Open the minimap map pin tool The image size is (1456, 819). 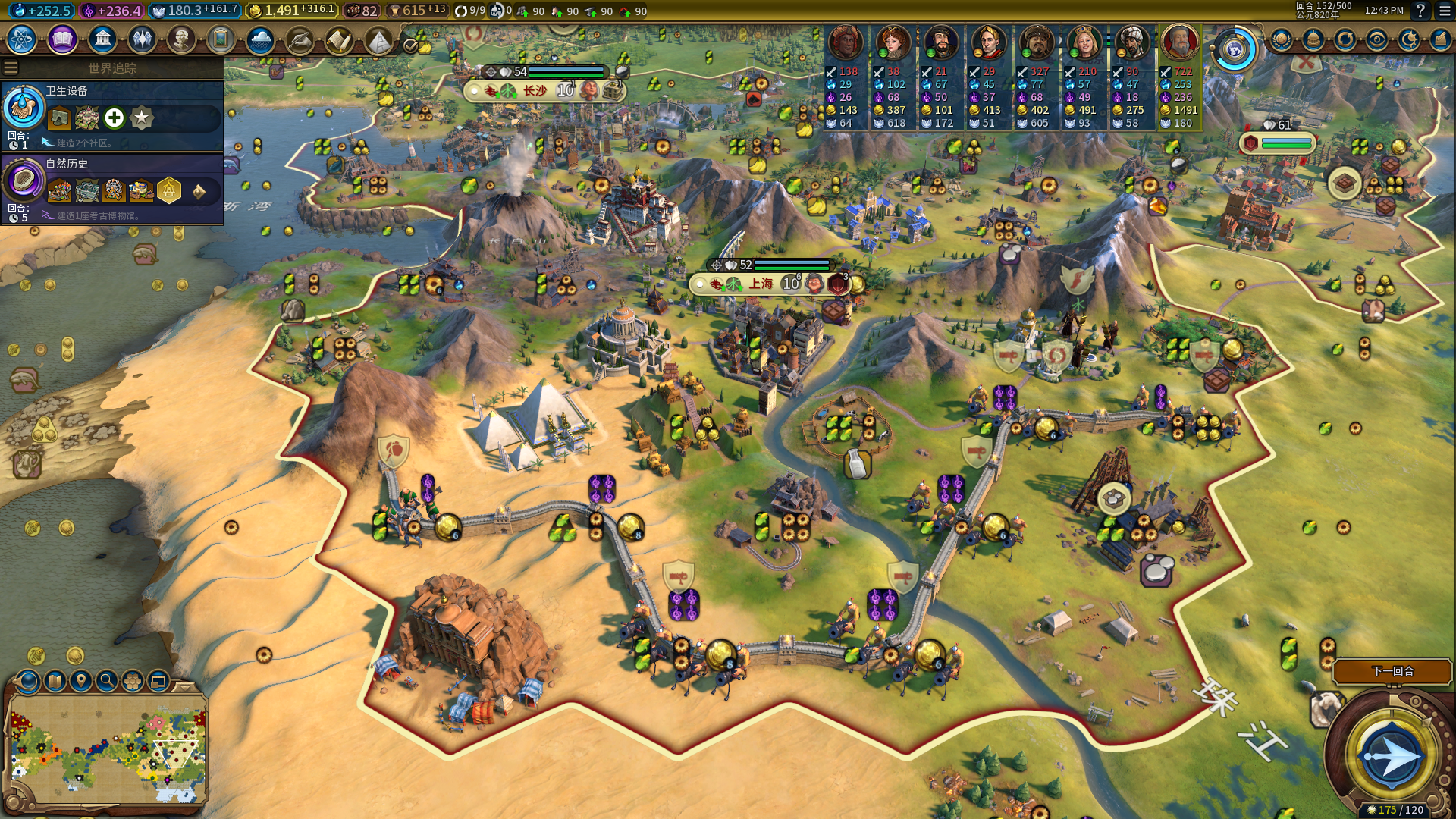(x=80, y=681)
